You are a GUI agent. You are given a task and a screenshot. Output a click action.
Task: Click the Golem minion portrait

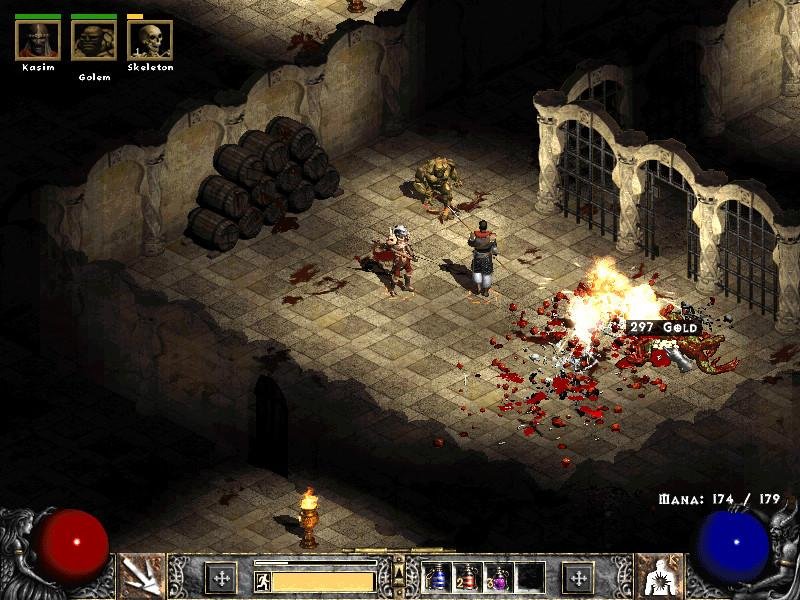[94, 40]
